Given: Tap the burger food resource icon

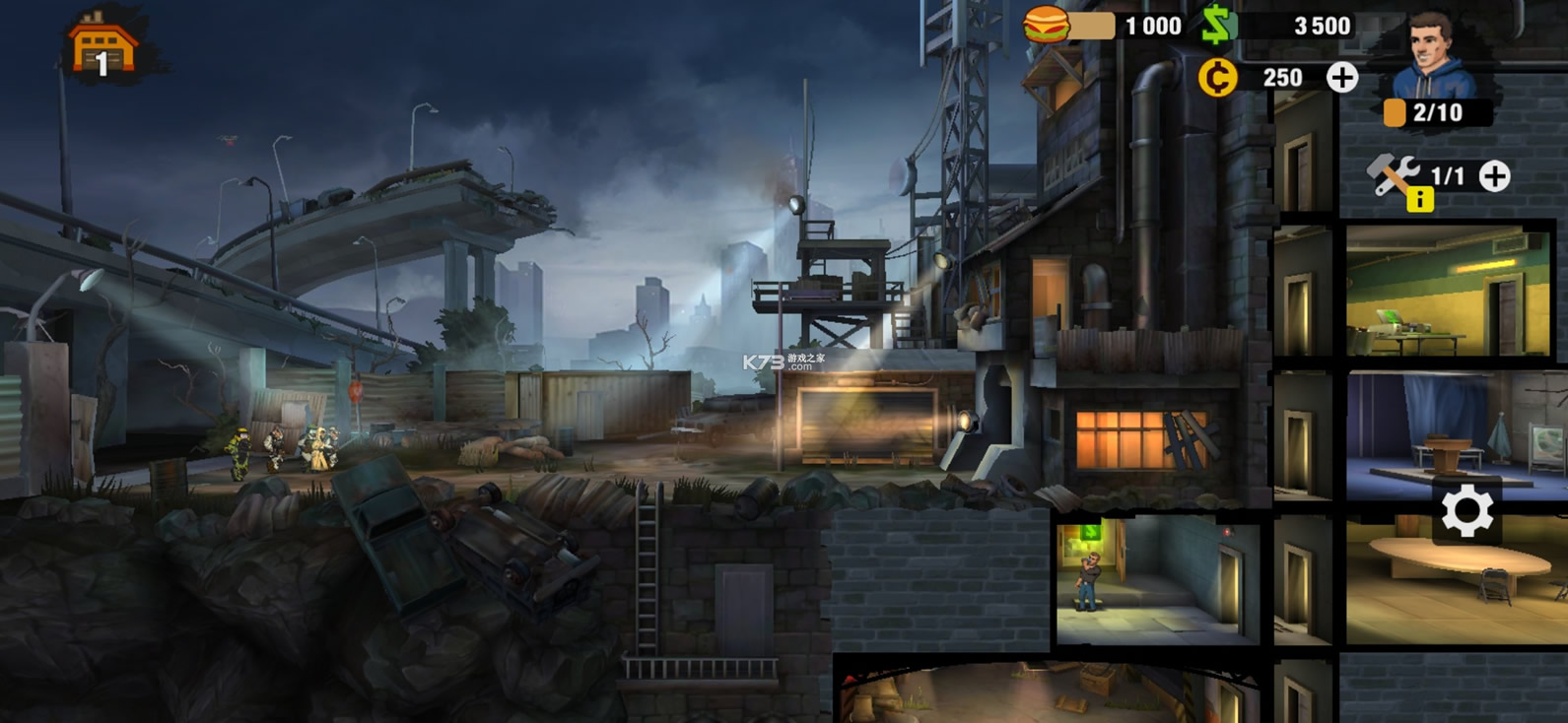Looking at the screenshot, I should click(1047, 25).
